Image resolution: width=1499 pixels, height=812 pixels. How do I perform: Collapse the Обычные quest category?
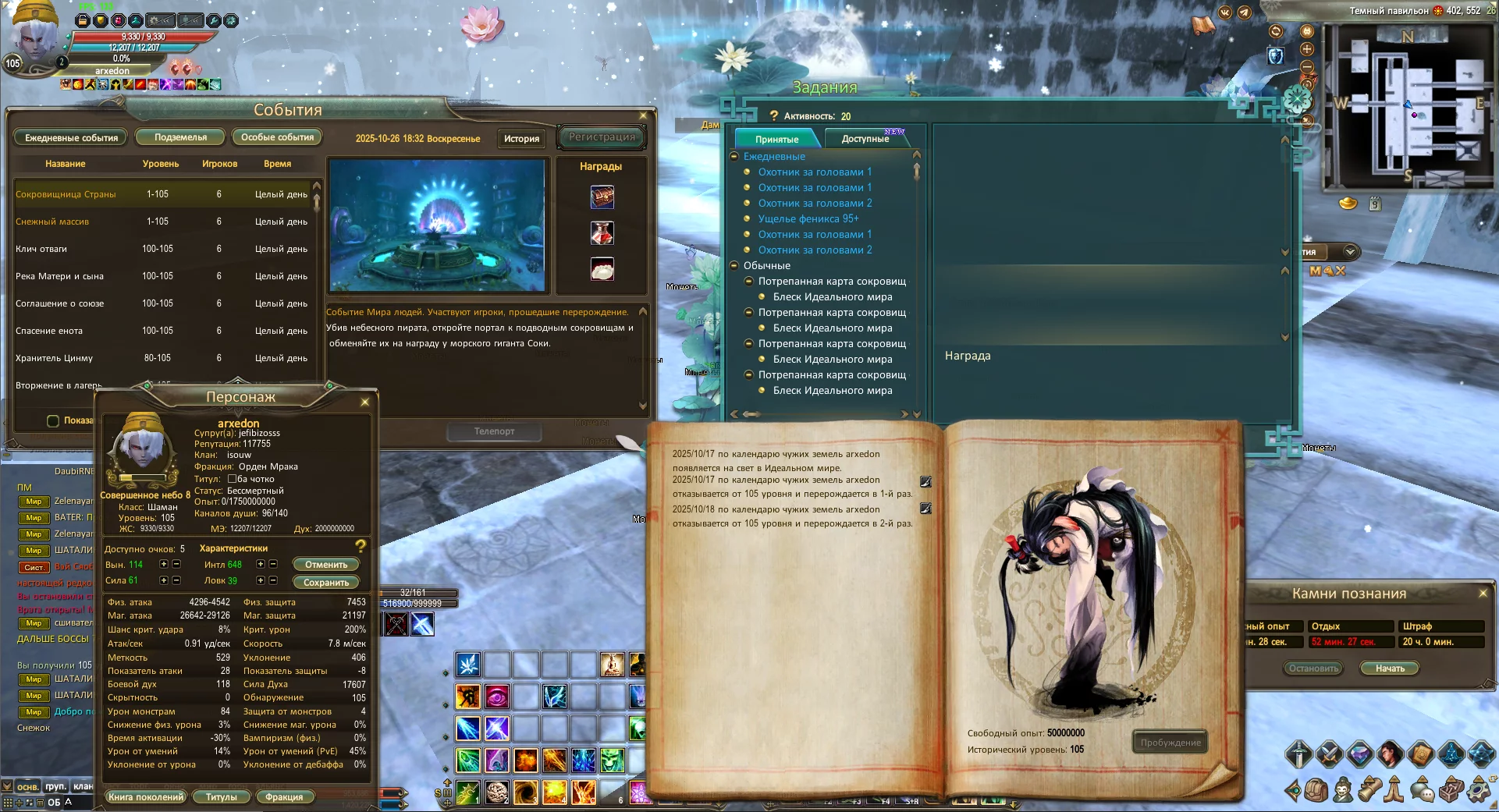click(x=734, y=266)
